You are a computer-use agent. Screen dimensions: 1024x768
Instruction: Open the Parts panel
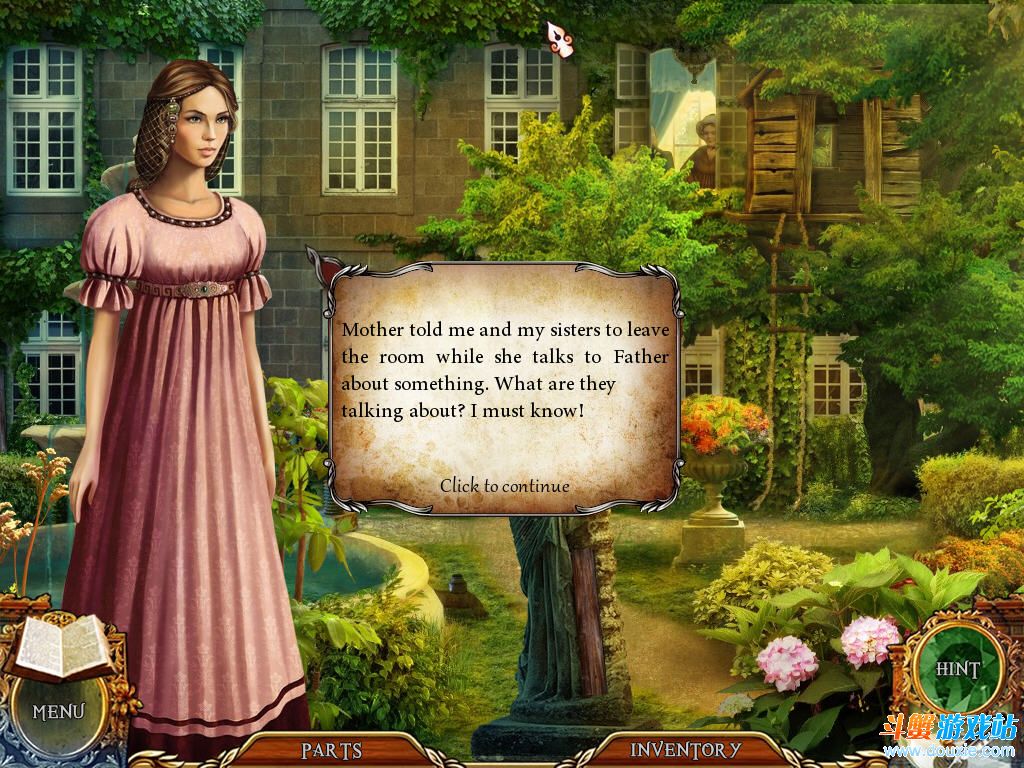[331, 749]
